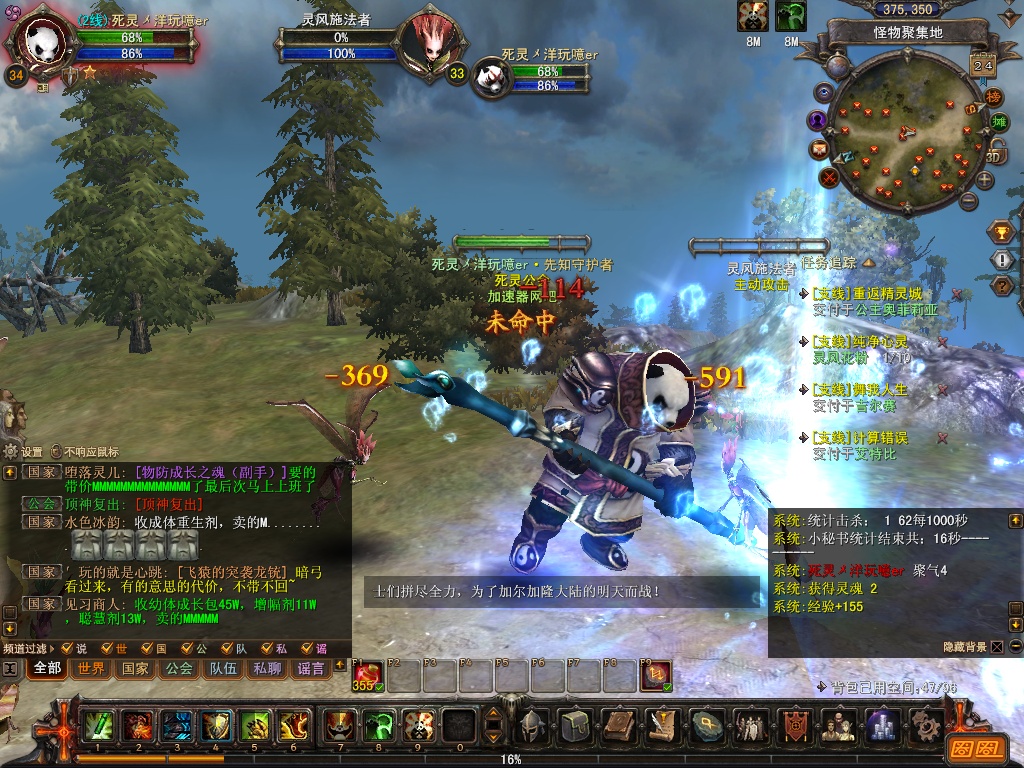Screen dimensions: 1024x768
Task: Use the red potion in F1 slot
Action: 366,676
